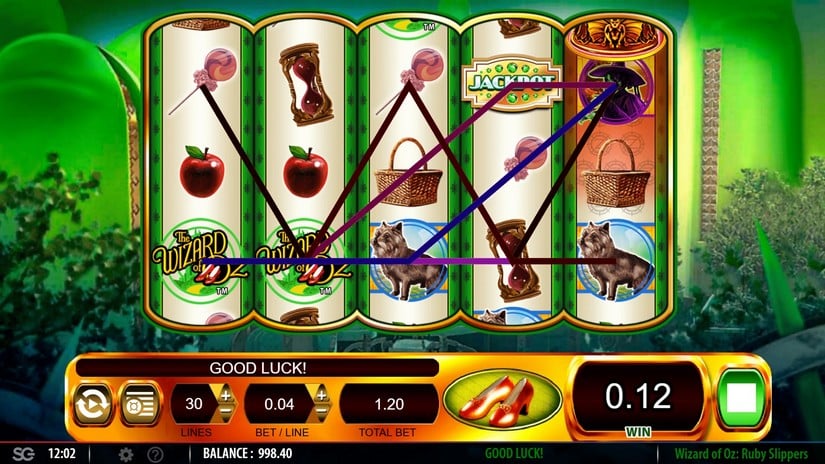Lower the bet per line
Image resolution: width=825 pixels, height=464 pixels.
322,413
